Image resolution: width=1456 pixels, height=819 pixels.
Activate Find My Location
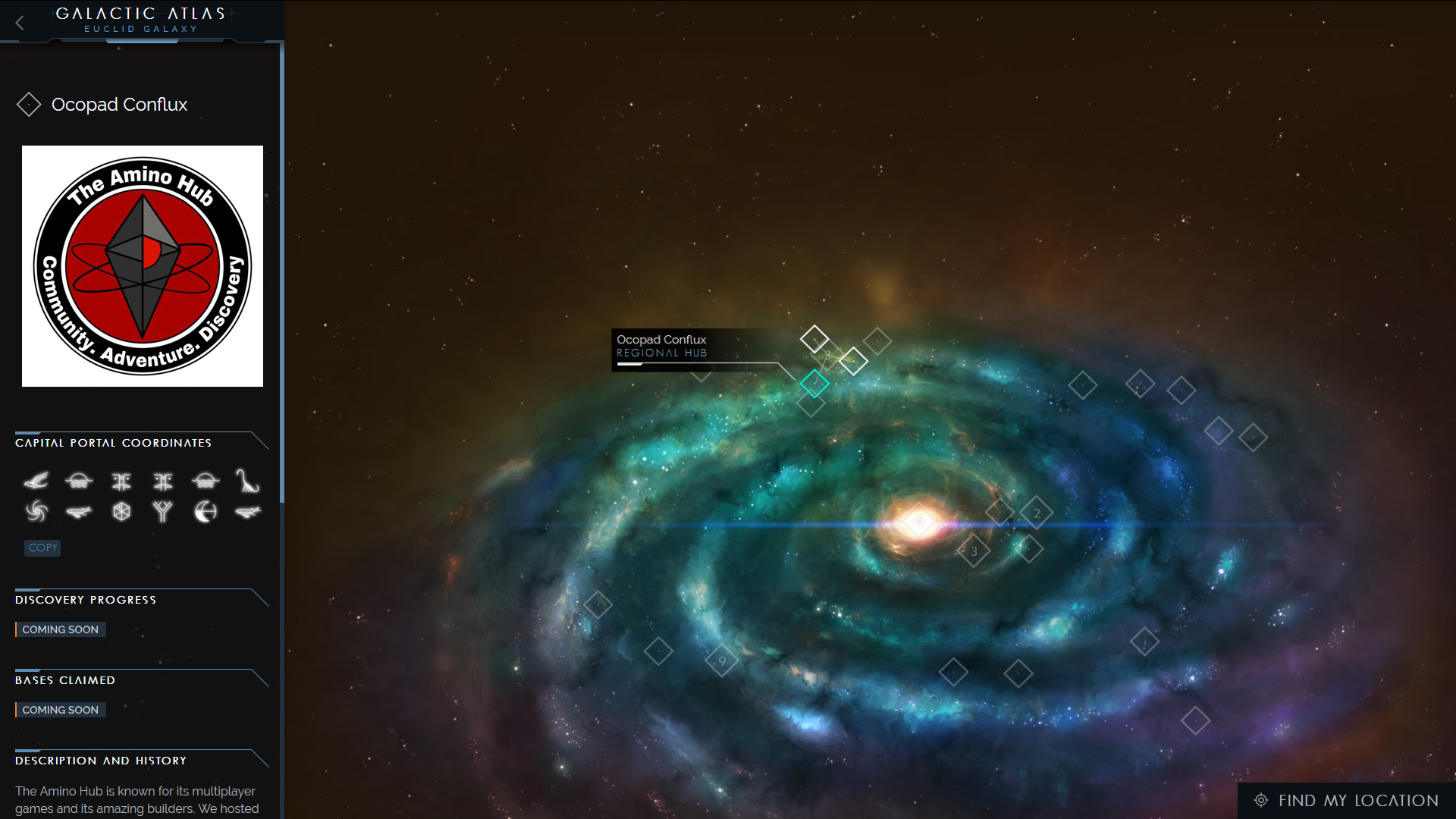(1347, 800)
